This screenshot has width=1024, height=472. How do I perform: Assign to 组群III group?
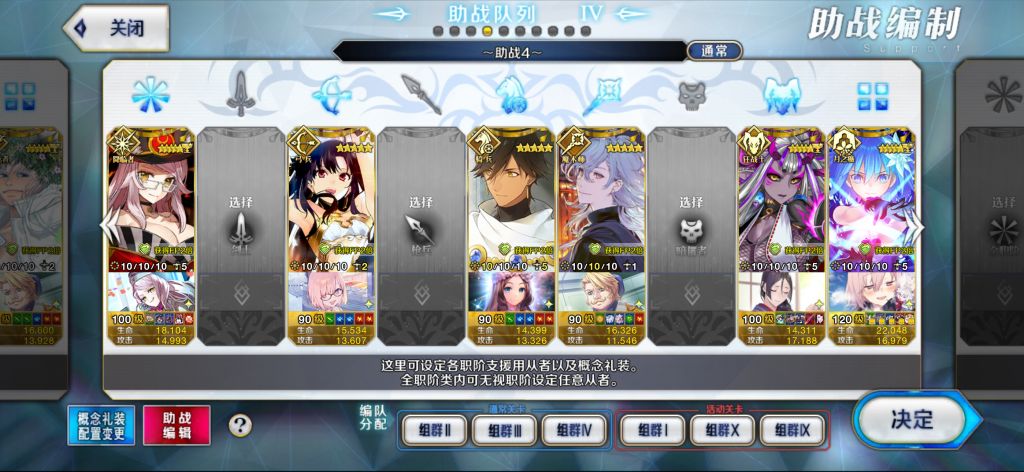(505, 430)
